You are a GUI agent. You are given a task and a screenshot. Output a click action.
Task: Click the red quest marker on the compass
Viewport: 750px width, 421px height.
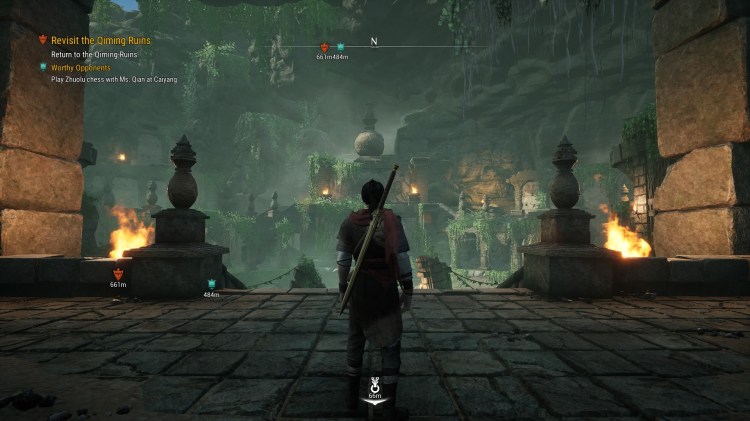324,47
